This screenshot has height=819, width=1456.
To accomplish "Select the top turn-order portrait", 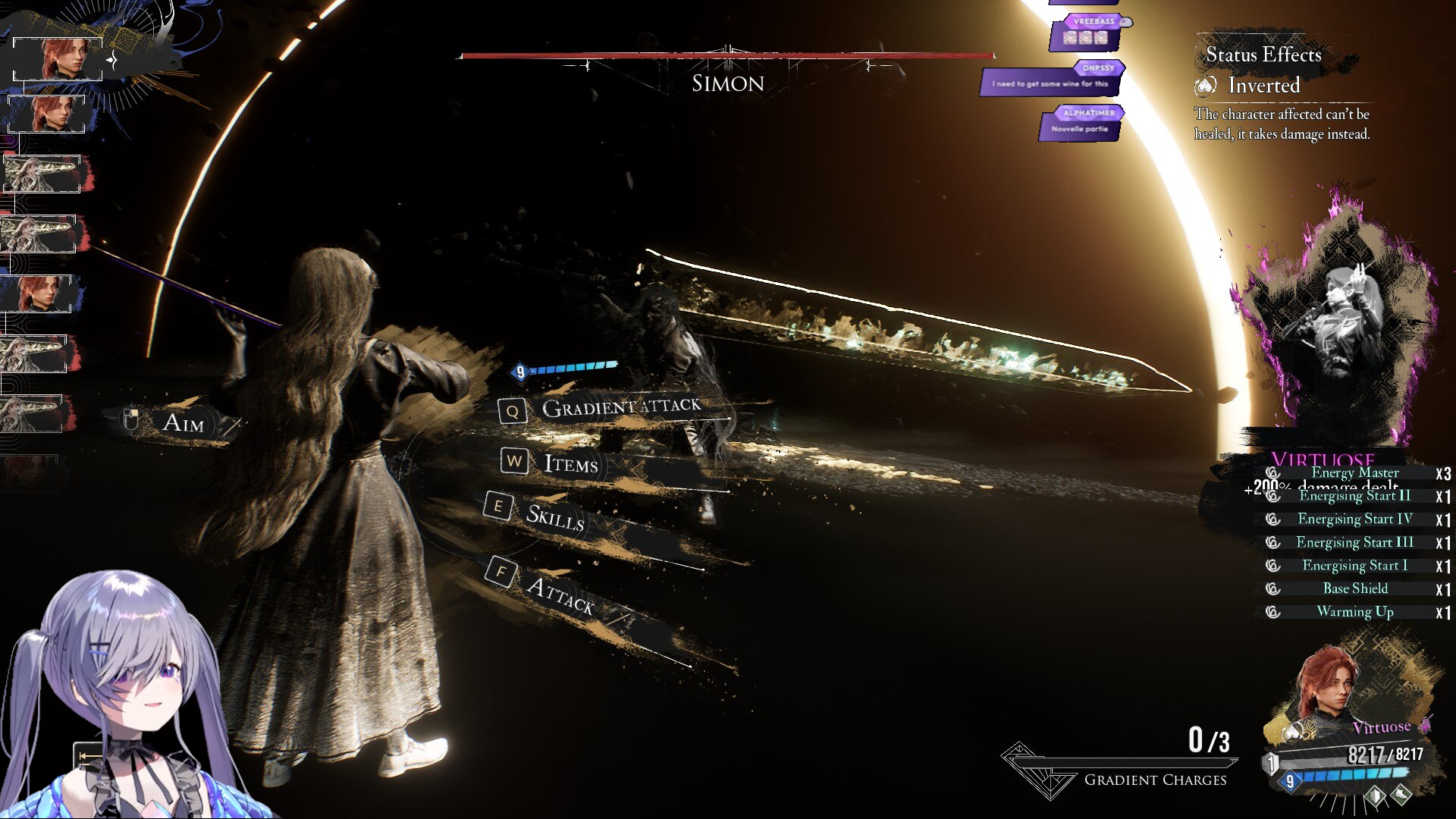I will coord(58,58).
